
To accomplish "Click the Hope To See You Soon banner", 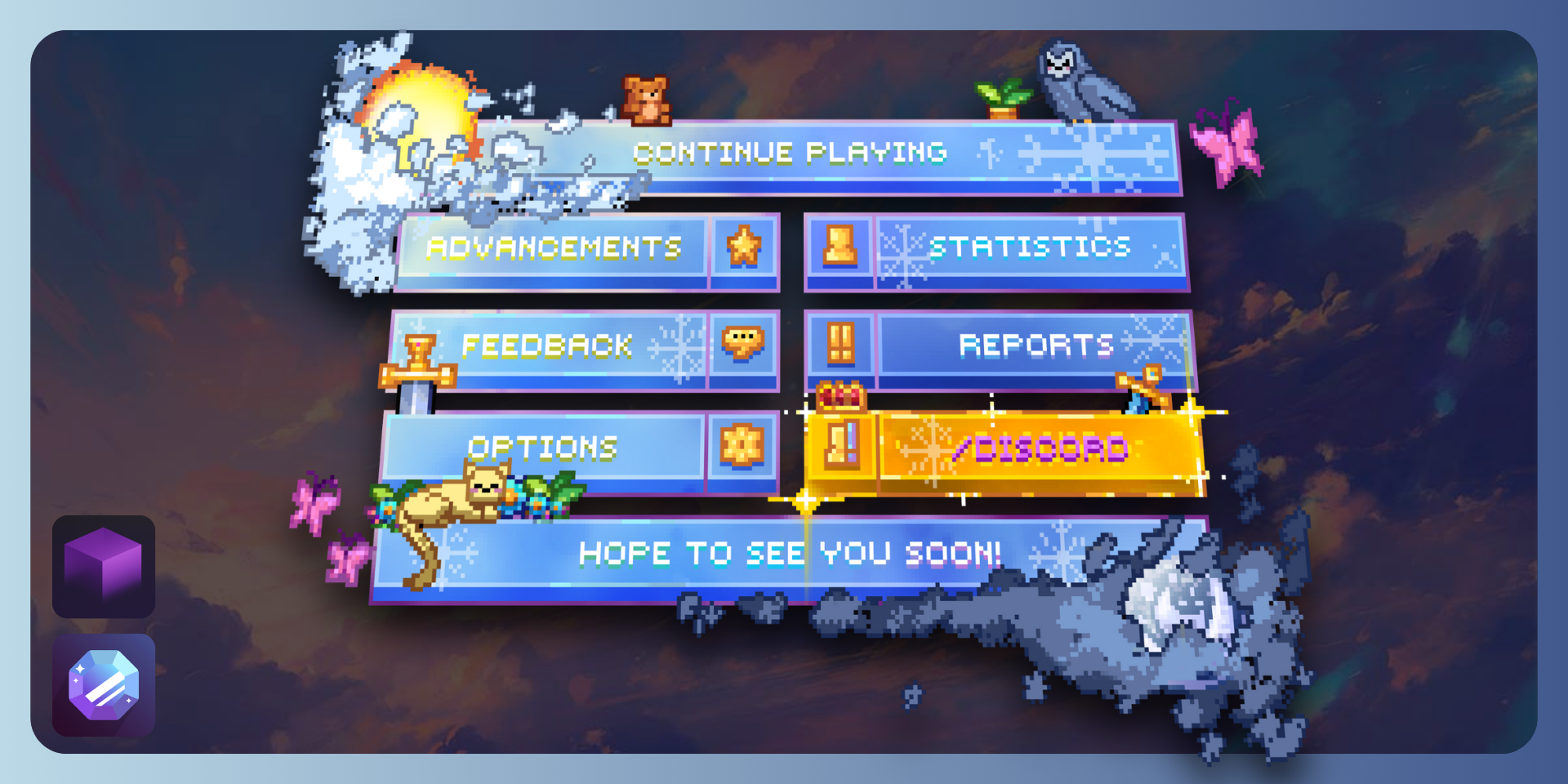I will tap(788, 554).
